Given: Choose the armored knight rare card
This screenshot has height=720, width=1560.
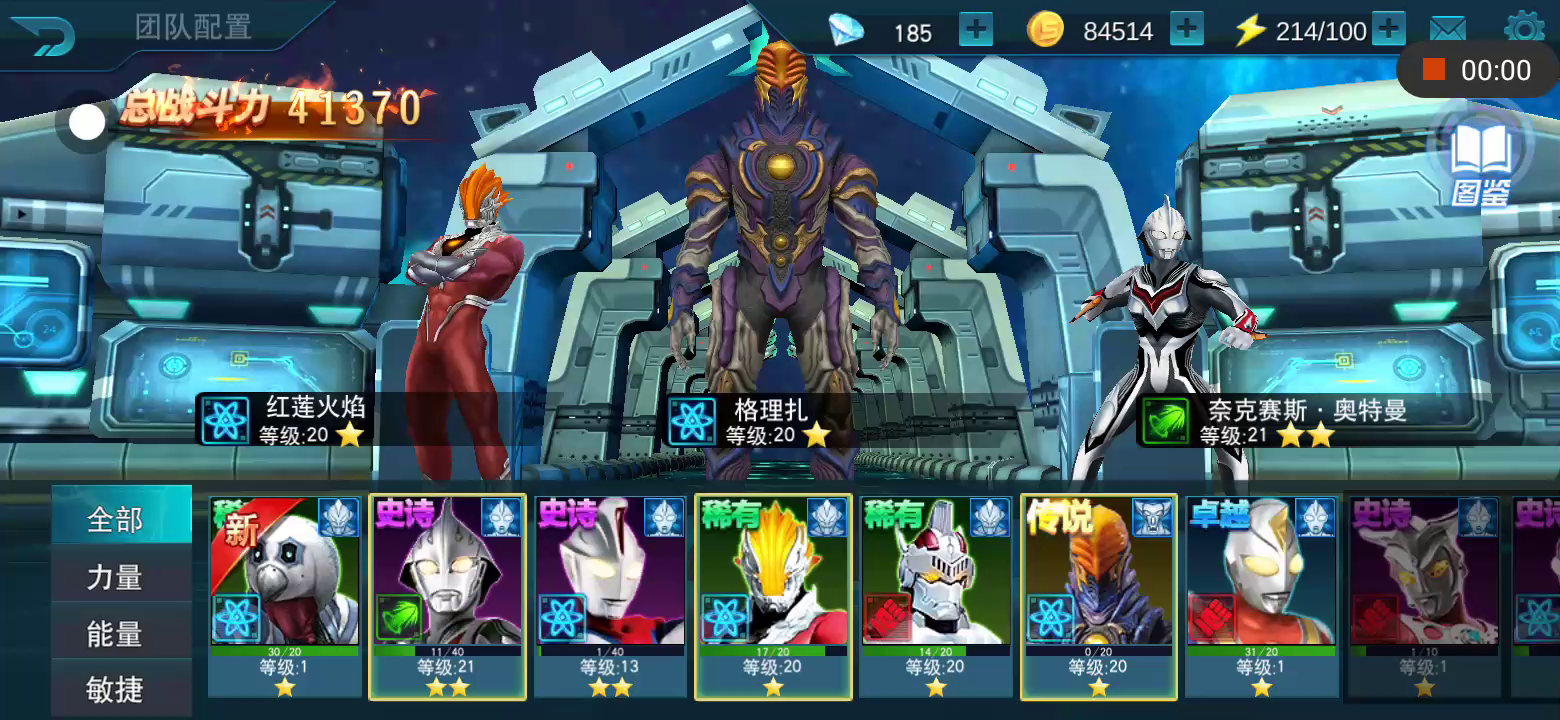Looking at the screenshot, I should [x=936, y=595].
